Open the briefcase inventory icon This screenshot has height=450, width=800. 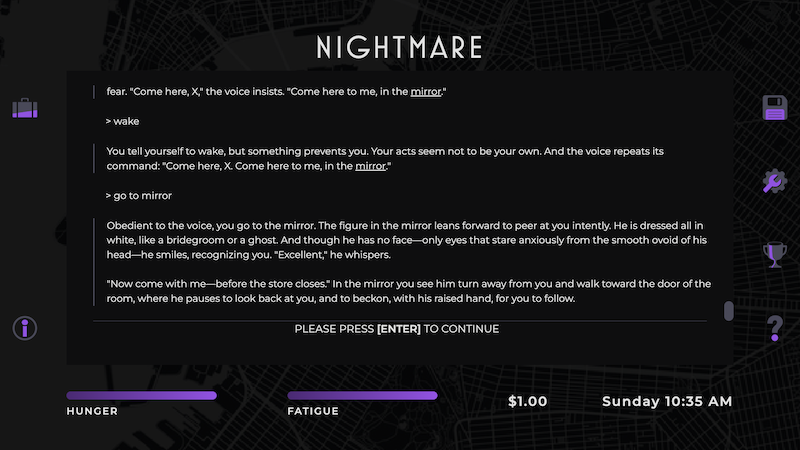[x=25, y=108]
